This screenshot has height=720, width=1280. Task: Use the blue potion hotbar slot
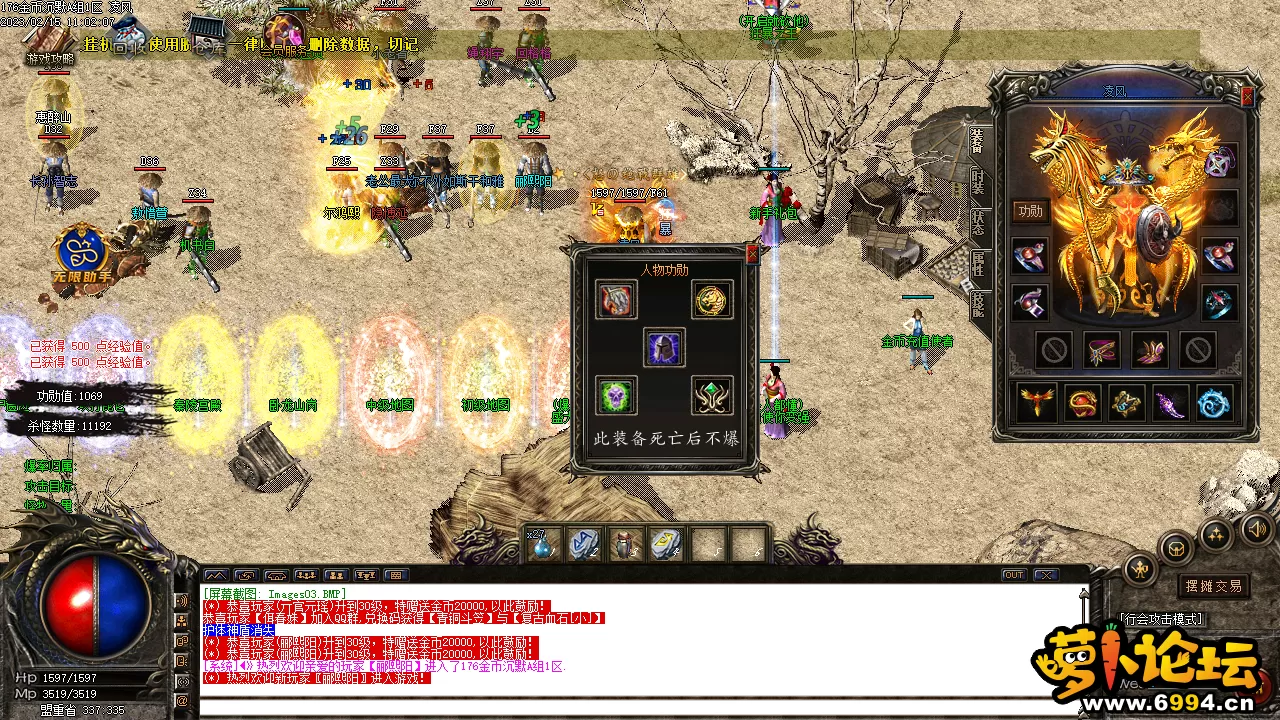543,545
